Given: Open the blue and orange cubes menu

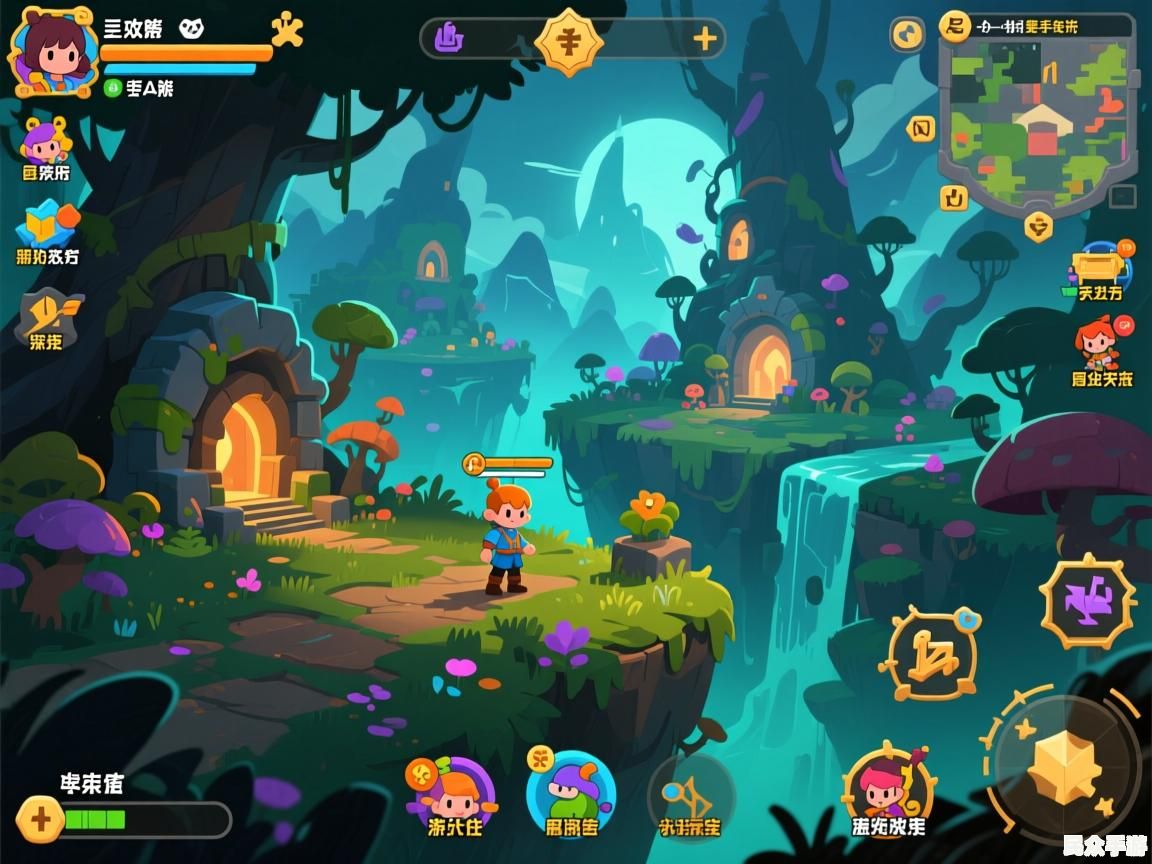Looking at the screenshot, I should (47, 225).
